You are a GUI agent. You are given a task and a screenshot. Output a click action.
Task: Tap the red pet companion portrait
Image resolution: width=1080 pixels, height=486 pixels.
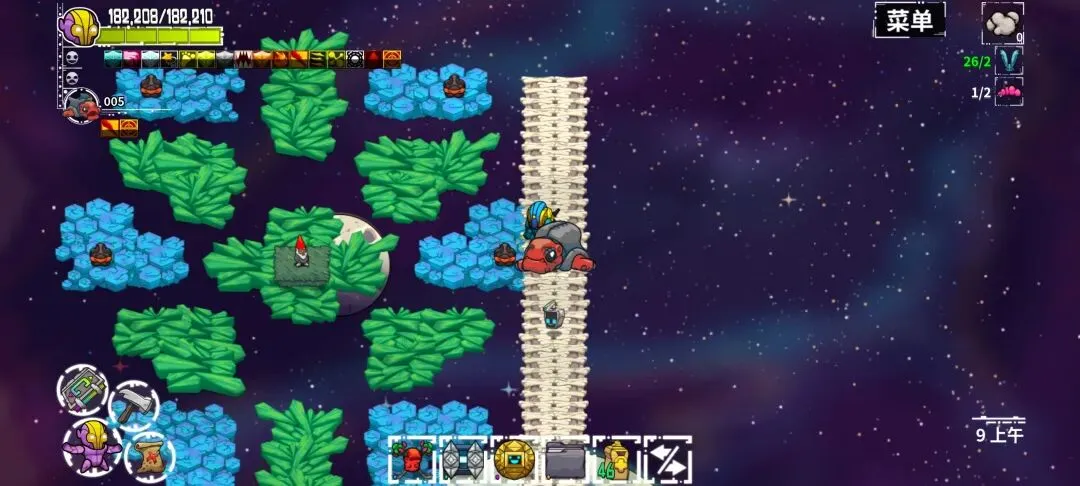coord(82,105)
